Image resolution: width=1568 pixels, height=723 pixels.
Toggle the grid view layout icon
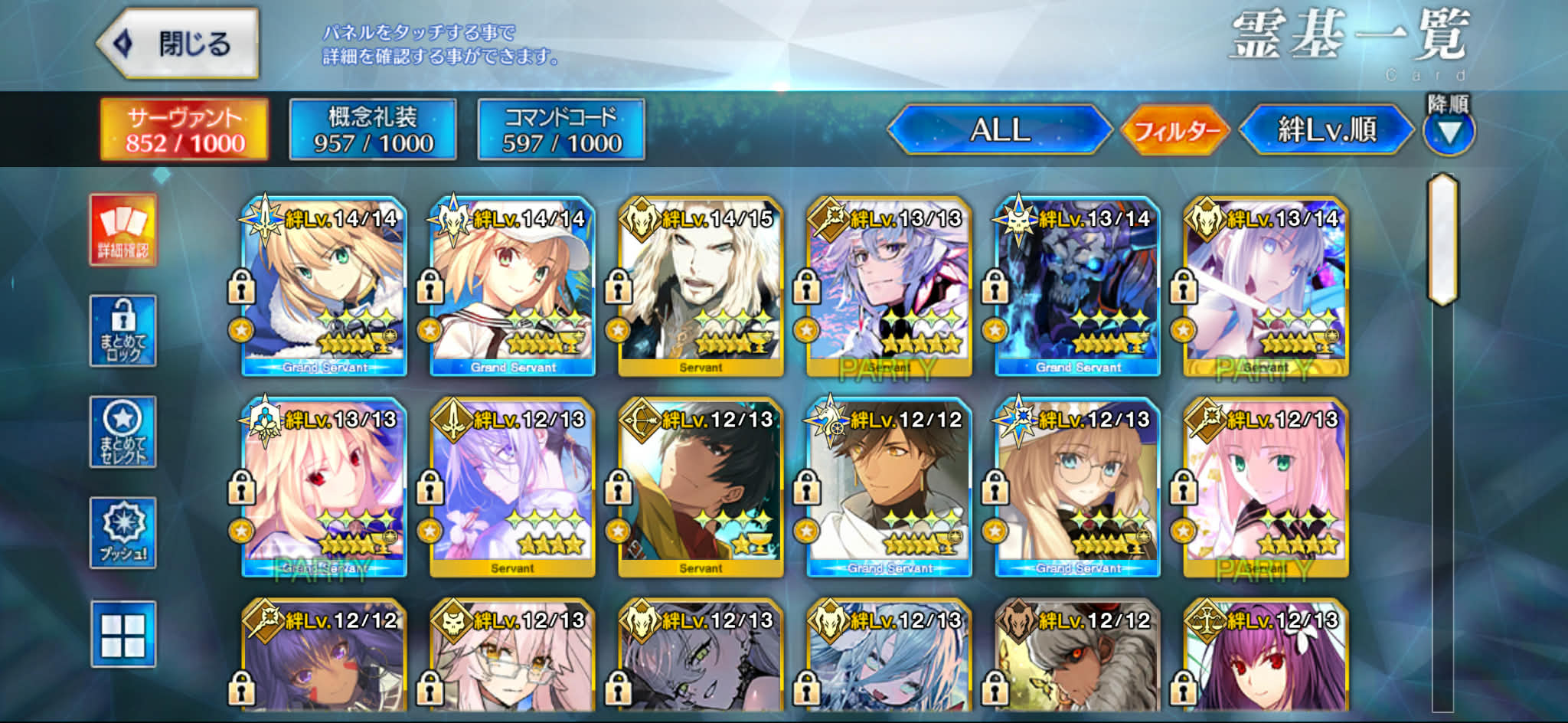tap(123, 634)
